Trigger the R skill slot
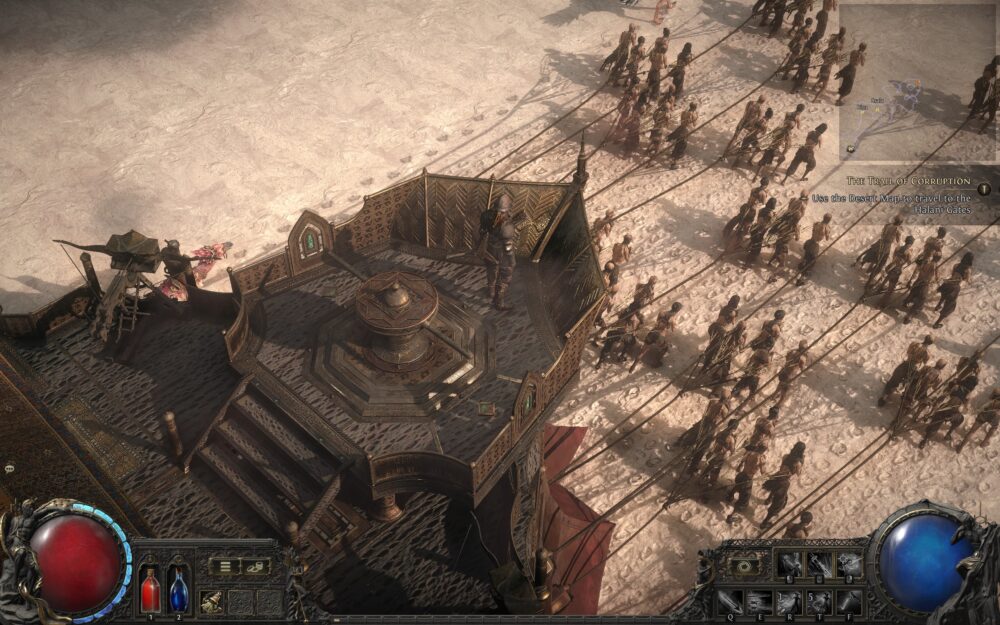This screenshot has width=1000, height=625. [790, 599]
